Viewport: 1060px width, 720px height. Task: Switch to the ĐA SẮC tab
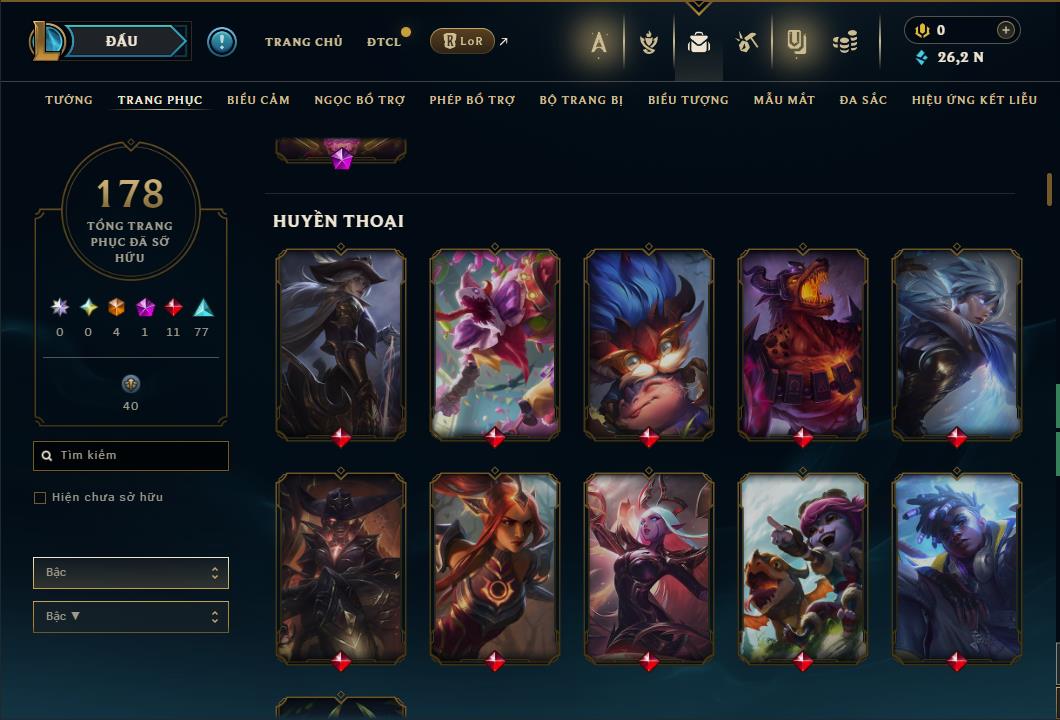click(x=863, y=100)
